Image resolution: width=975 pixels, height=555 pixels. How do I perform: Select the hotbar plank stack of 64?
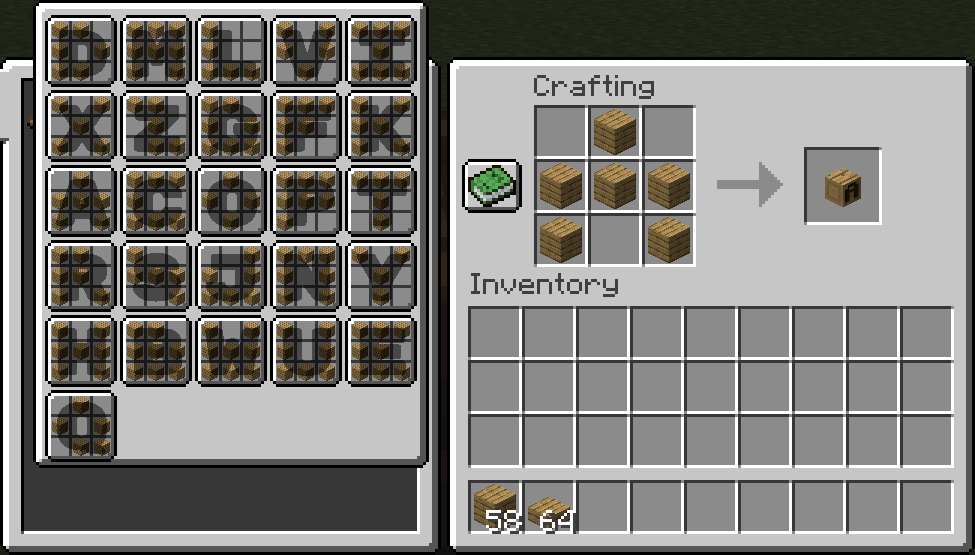550,506
